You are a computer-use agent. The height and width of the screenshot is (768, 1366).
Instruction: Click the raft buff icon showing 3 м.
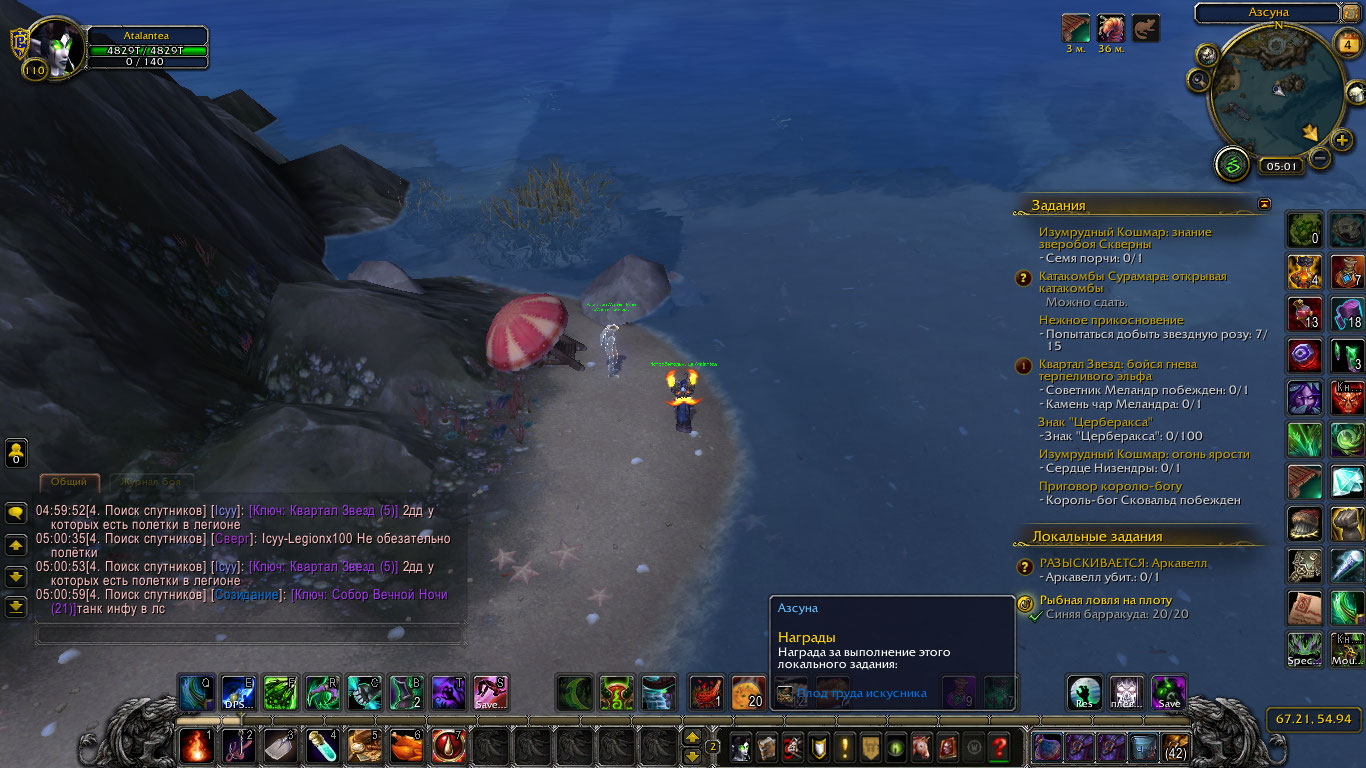[x=1075, y=28]
